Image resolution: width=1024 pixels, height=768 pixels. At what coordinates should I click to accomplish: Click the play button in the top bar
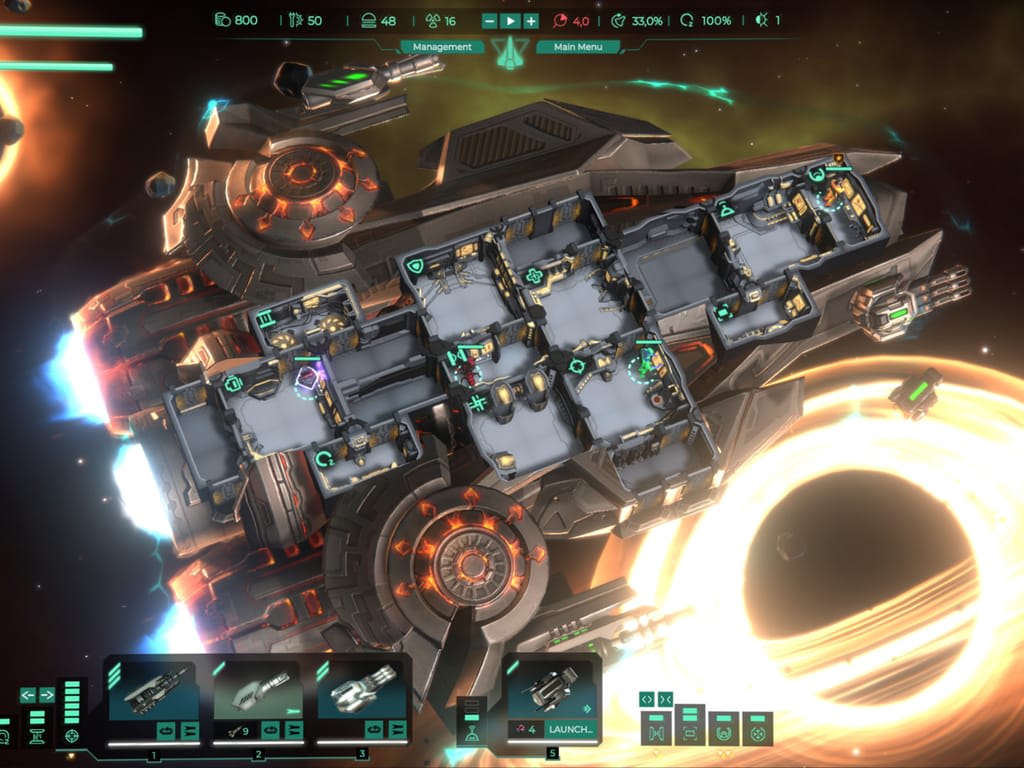pos(510,21)
